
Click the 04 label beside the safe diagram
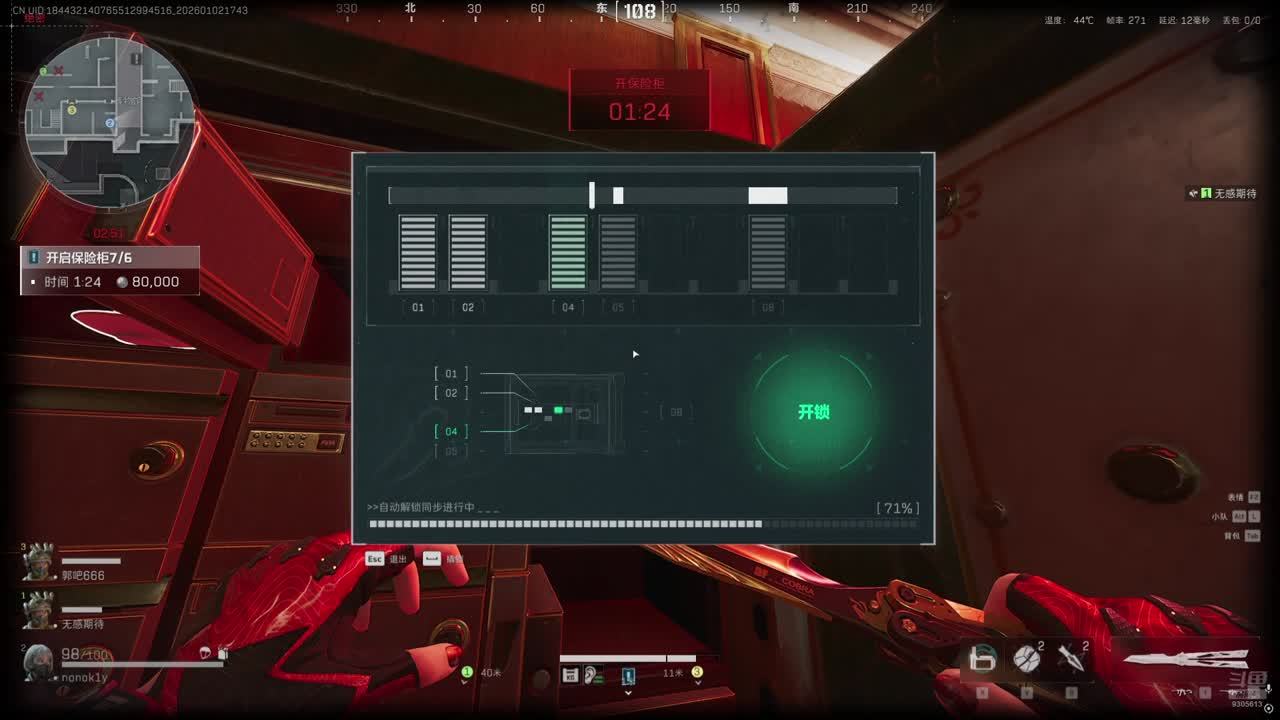click(451, 431)
